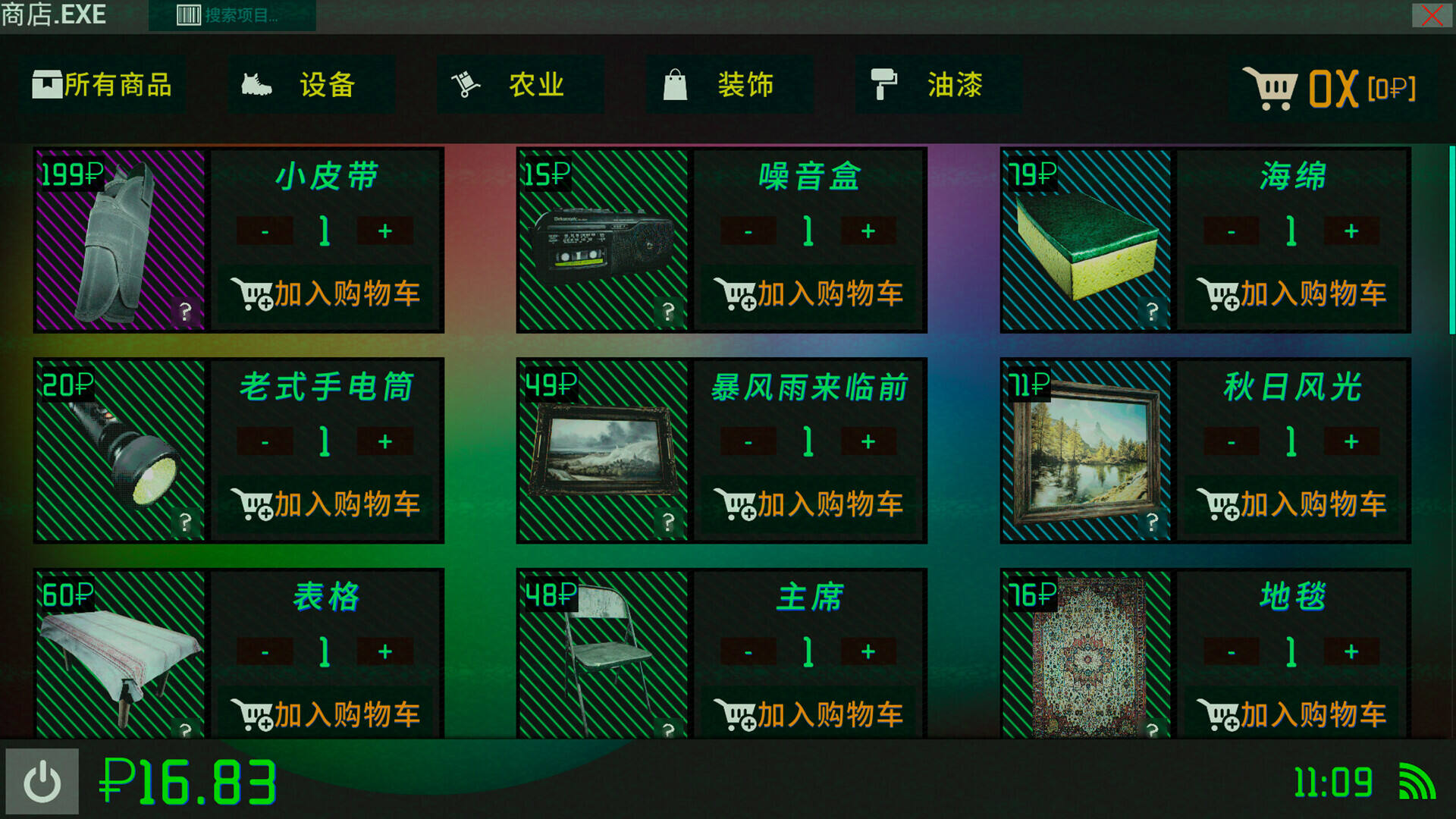
Task: Click the paint roller icon on the 油漆 tab
Action: tap(885, 85)
